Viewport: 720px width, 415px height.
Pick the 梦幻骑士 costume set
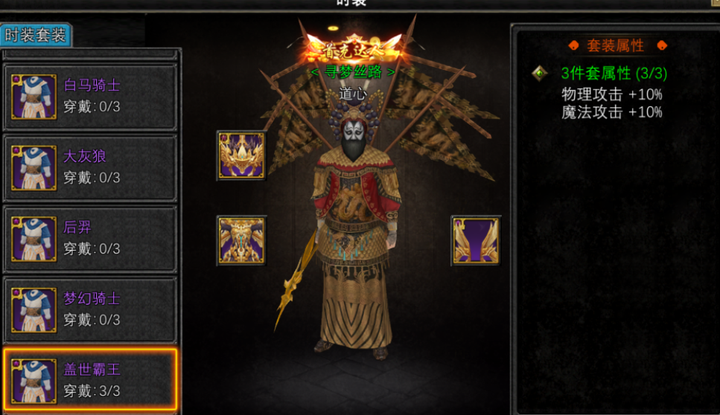coord(90,309)
